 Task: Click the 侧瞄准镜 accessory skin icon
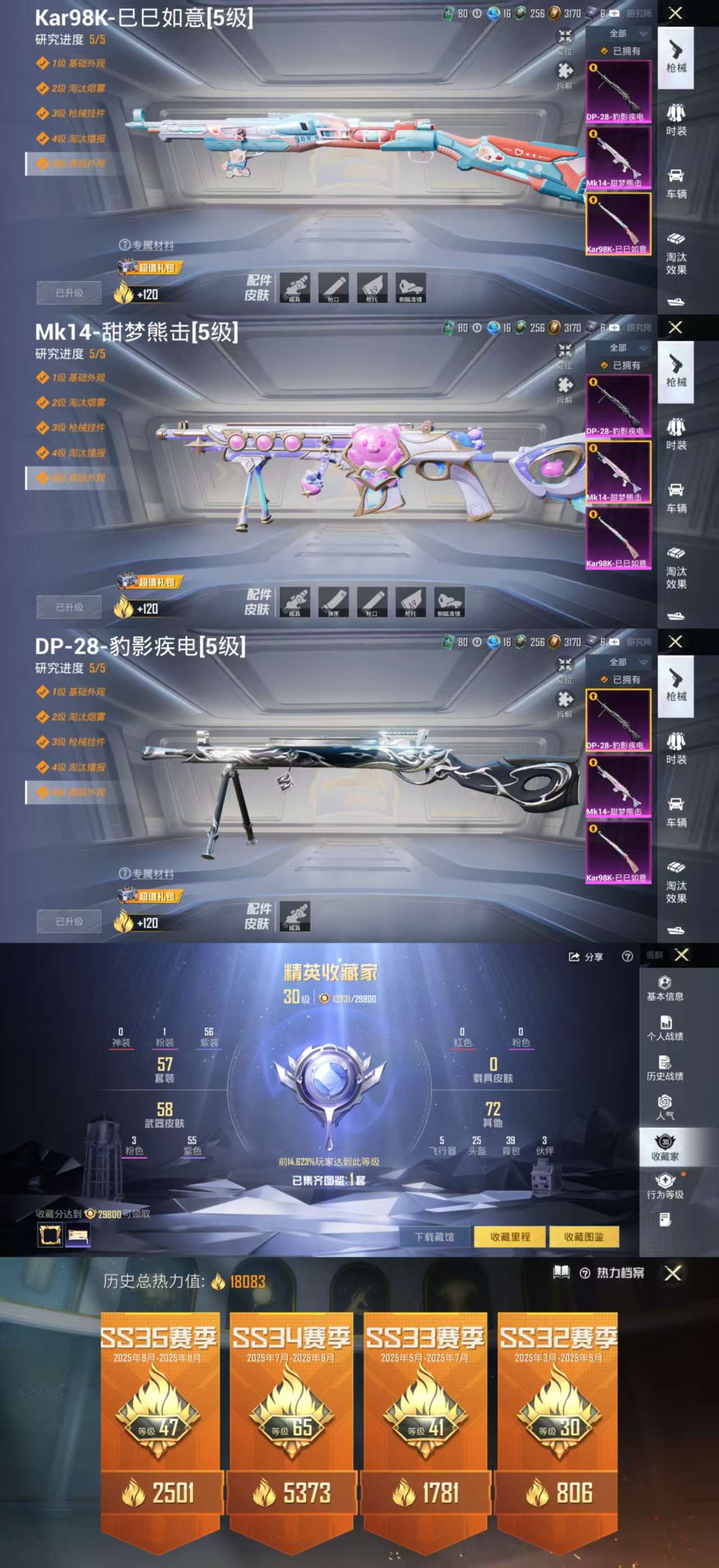[411, 288]
